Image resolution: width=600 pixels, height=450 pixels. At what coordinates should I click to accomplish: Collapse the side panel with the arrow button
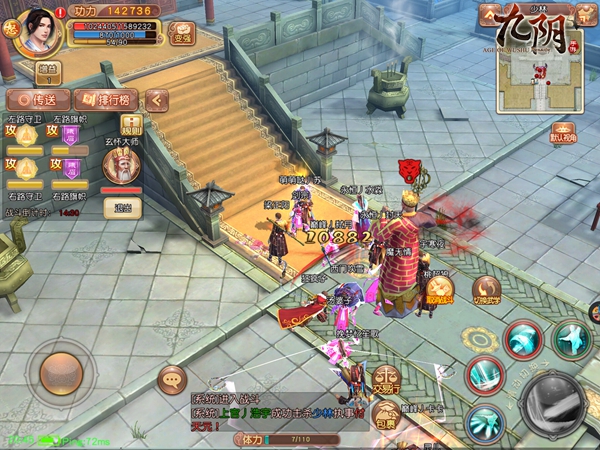tap(156, 100)
